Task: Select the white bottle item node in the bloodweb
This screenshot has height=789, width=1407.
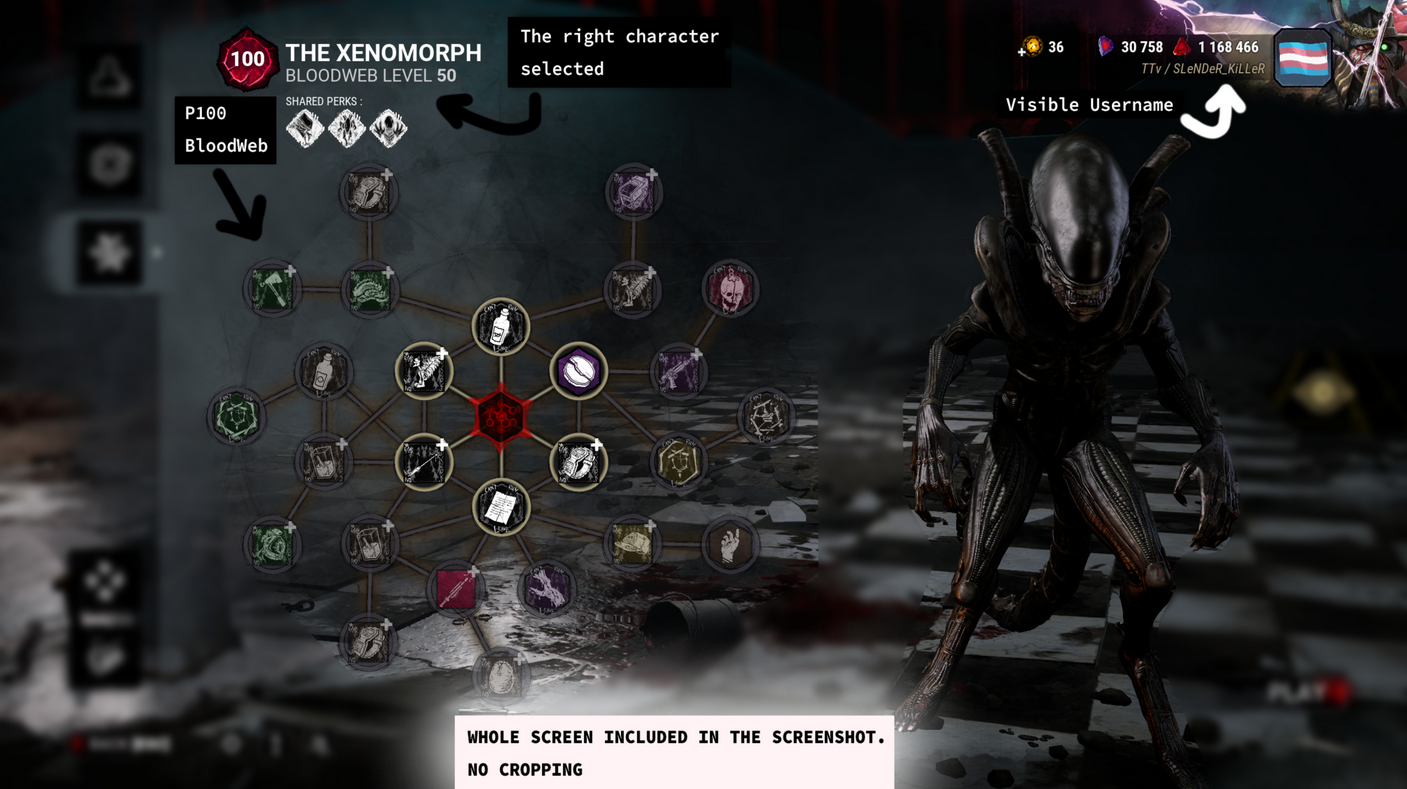Action: click(x=500, y=325)
